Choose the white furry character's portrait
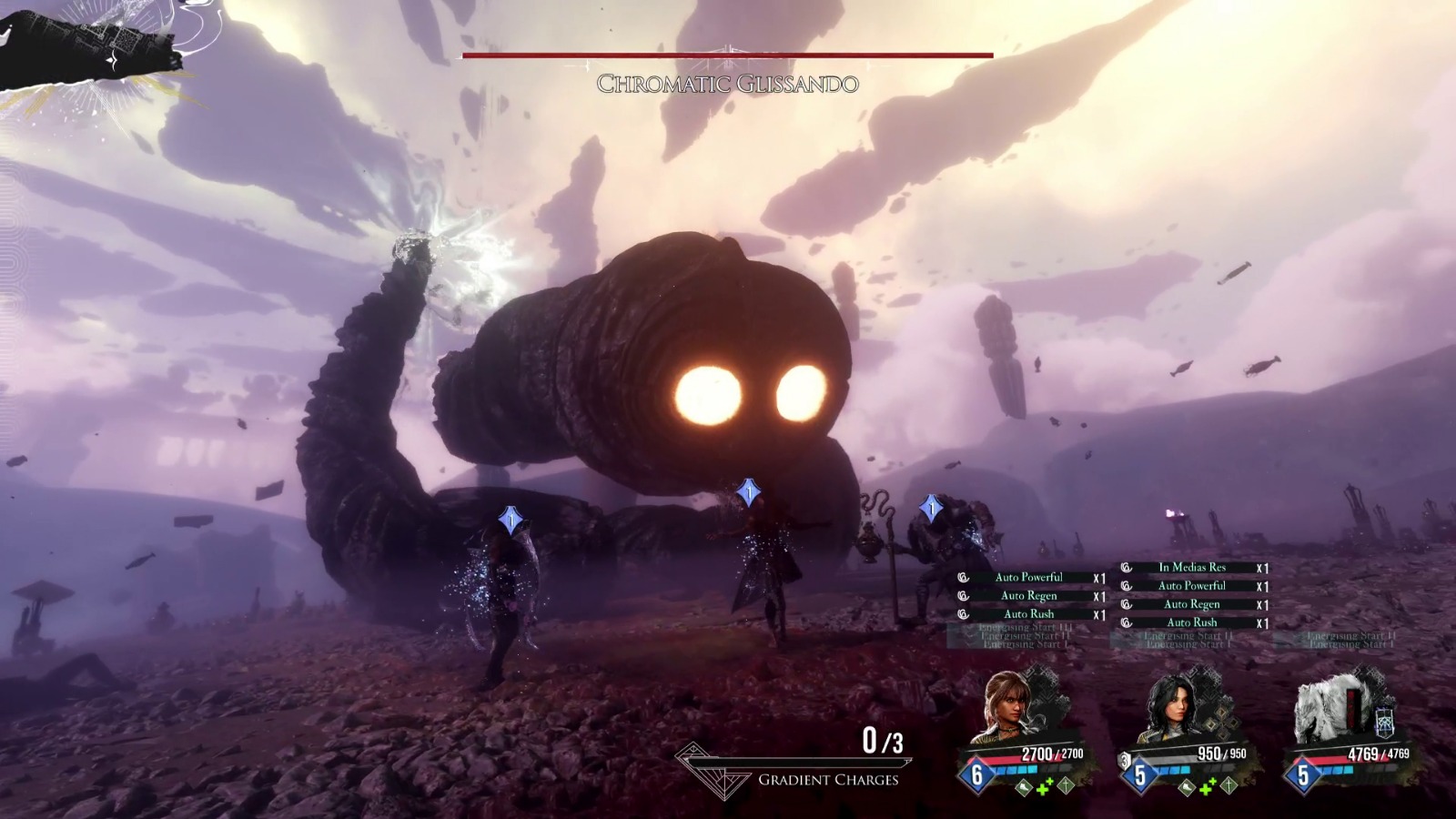Screen dimensions: 1456x819 (1327, 708)
